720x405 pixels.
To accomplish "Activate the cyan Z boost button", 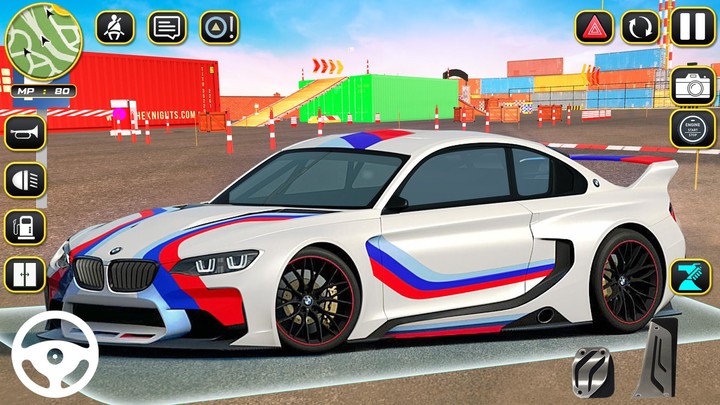I will coord(692,275).
